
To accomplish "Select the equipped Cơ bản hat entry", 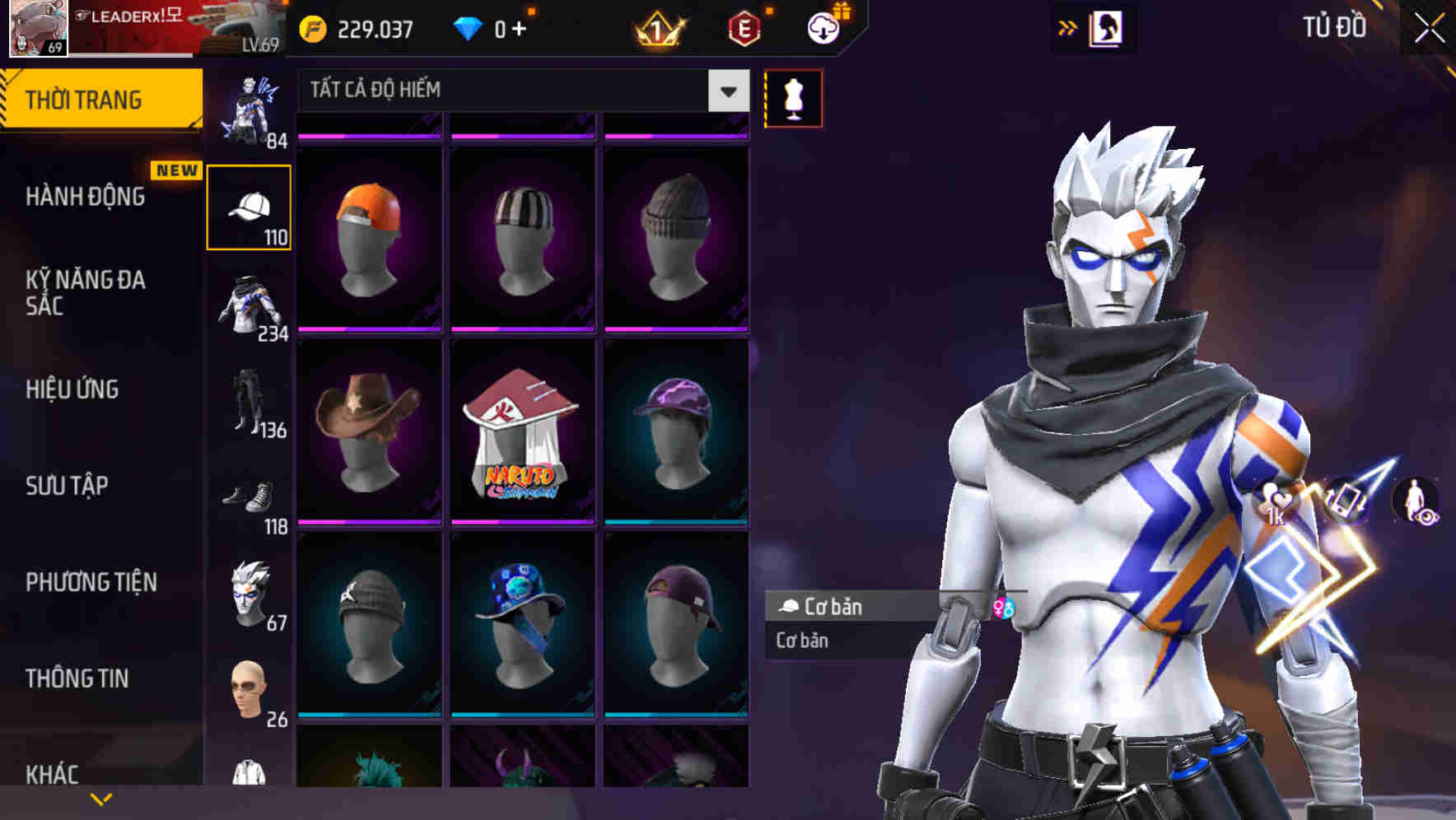I will (865, 608).
